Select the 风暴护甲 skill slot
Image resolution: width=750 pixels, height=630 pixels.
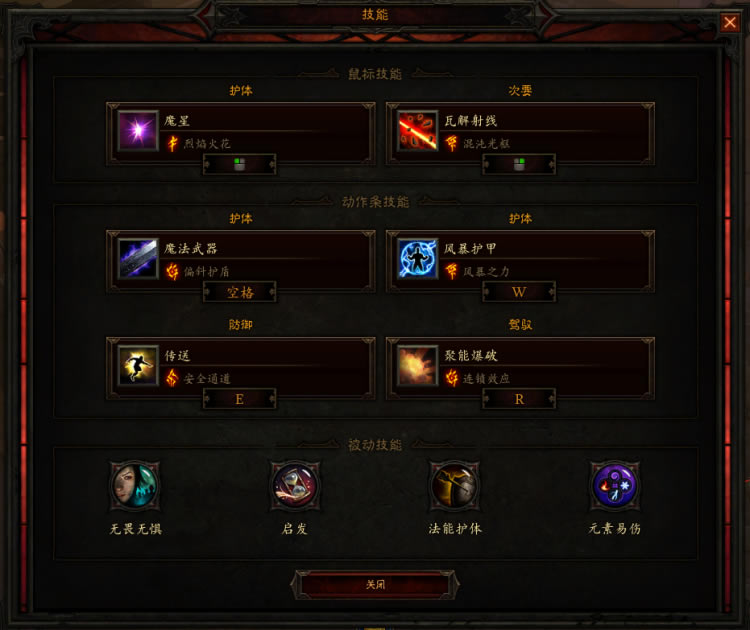coord(521,260)
